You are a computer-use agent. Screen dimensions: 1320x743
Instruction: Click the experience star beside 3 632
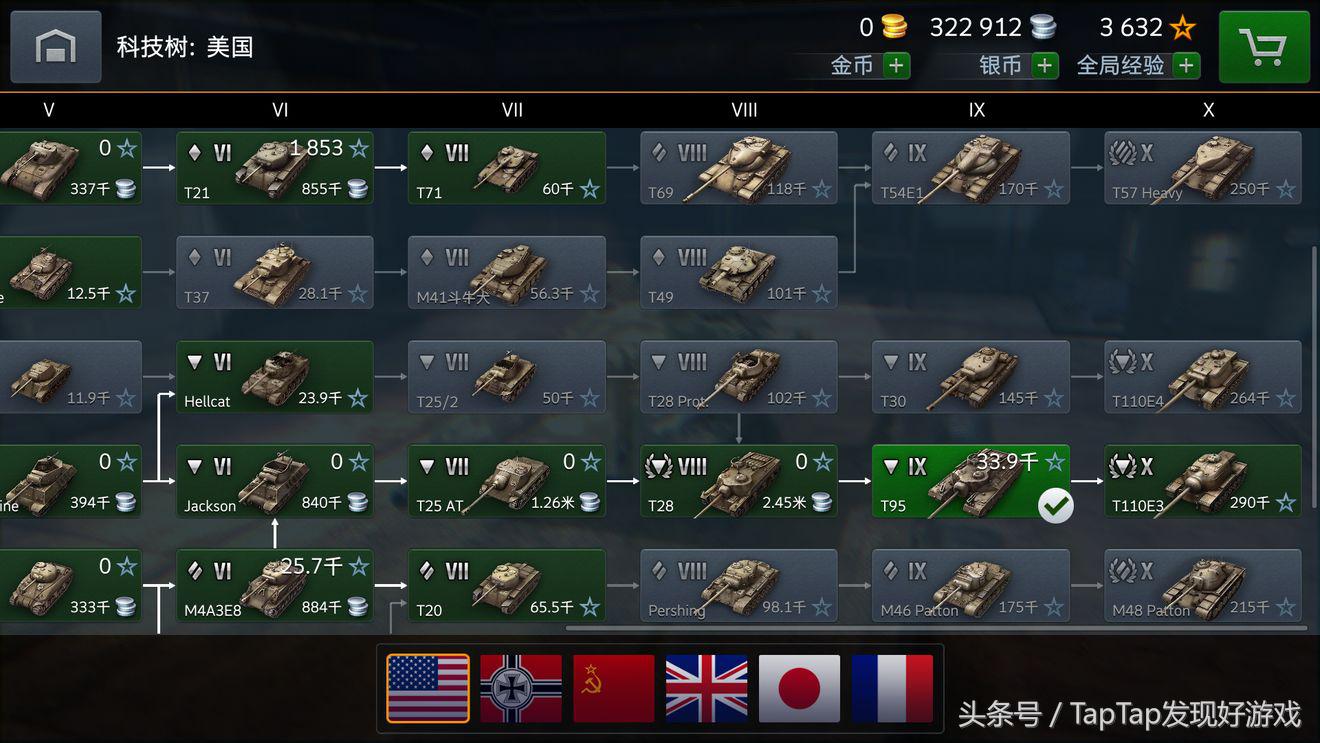click(1184, 27)
